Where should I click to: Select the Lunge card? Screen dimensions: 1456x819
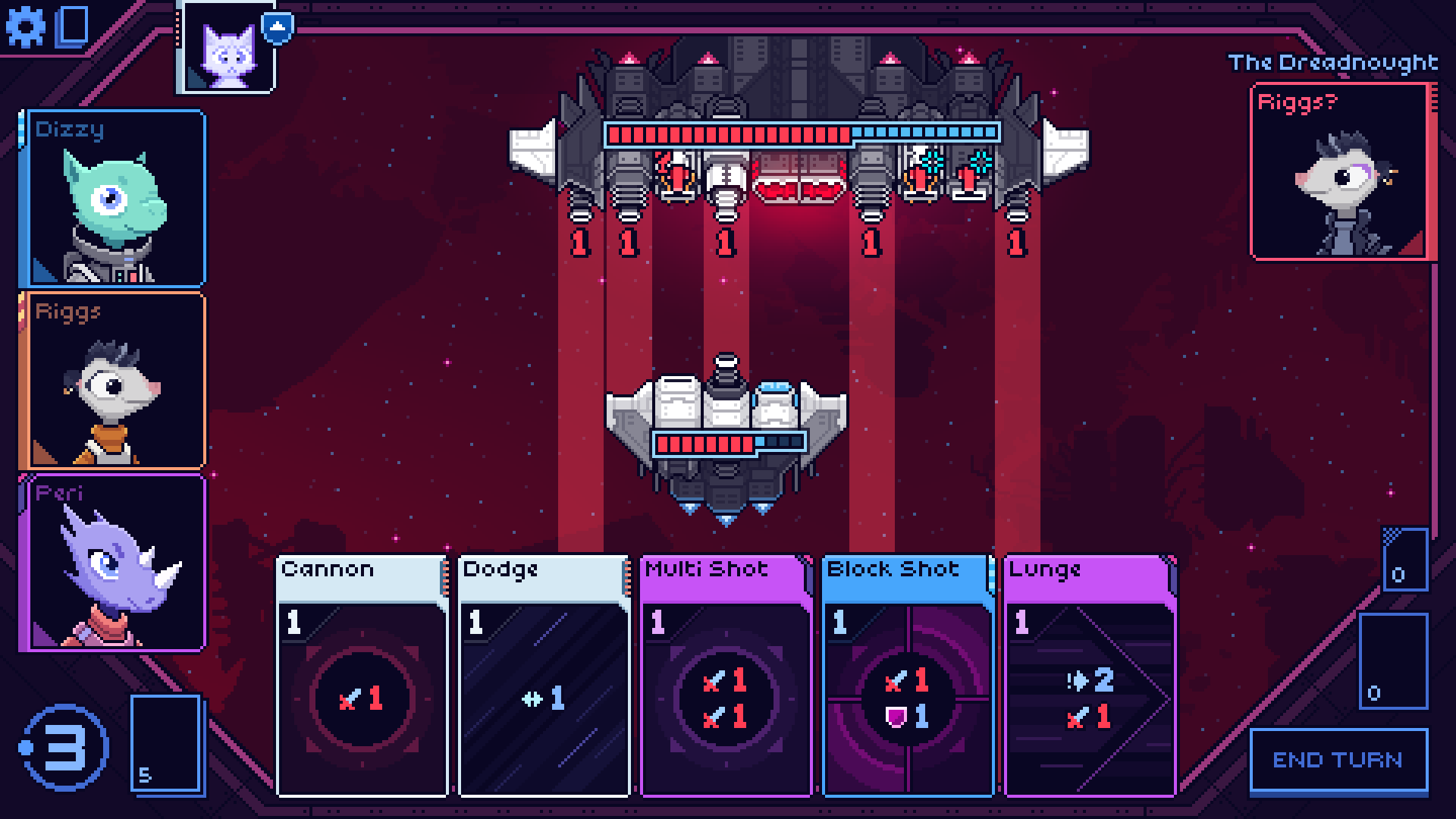click(1090, 676)
